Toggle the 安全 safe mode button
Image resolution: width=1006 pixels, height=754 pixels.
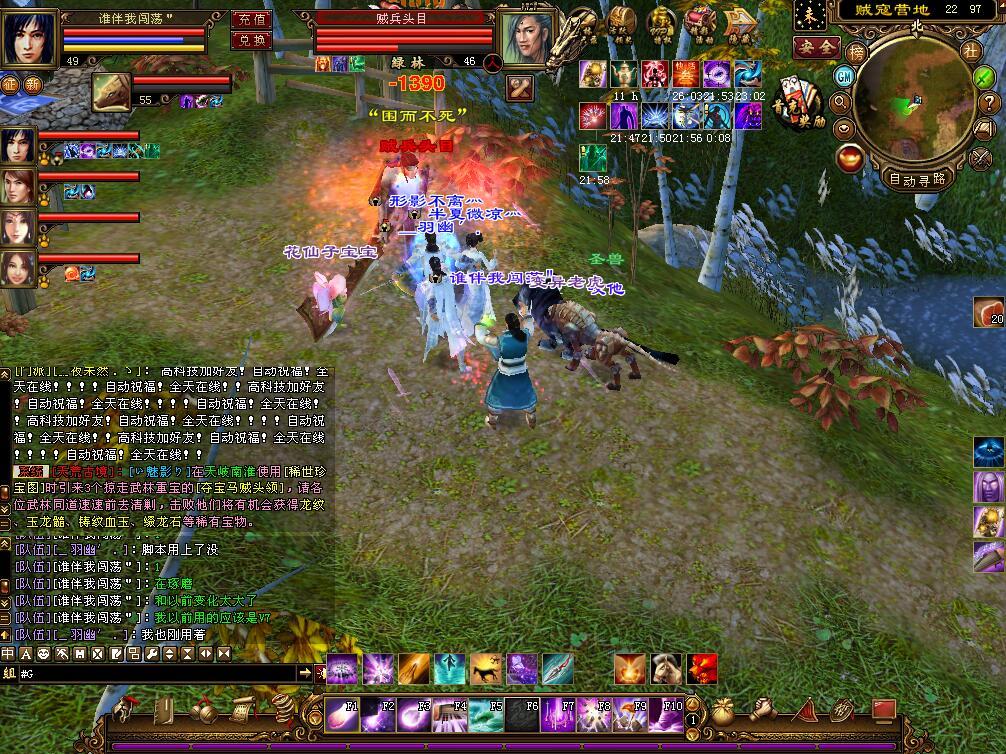tap(815, 47)
